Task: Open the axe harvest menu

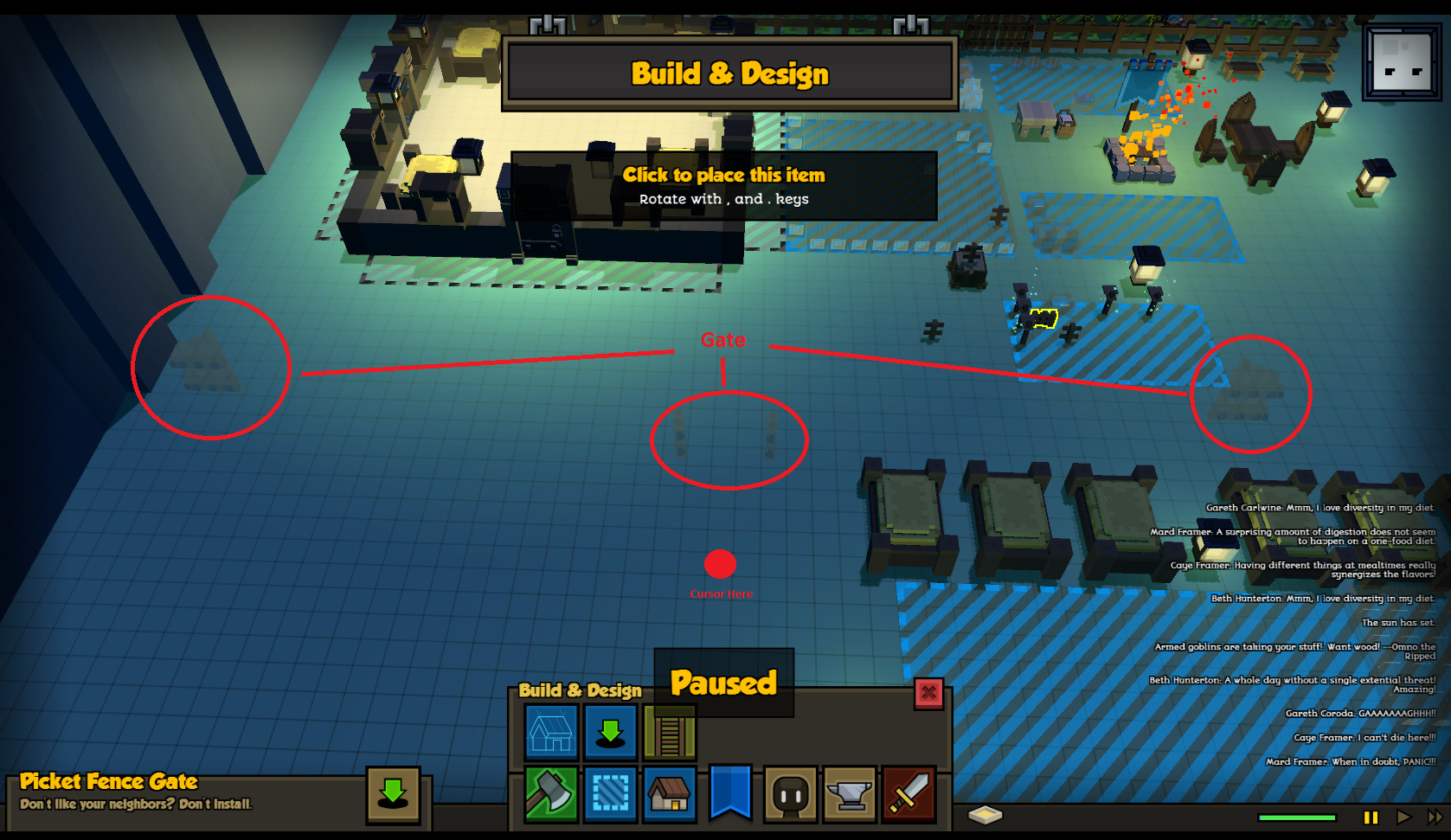Action: pos(551,793)
